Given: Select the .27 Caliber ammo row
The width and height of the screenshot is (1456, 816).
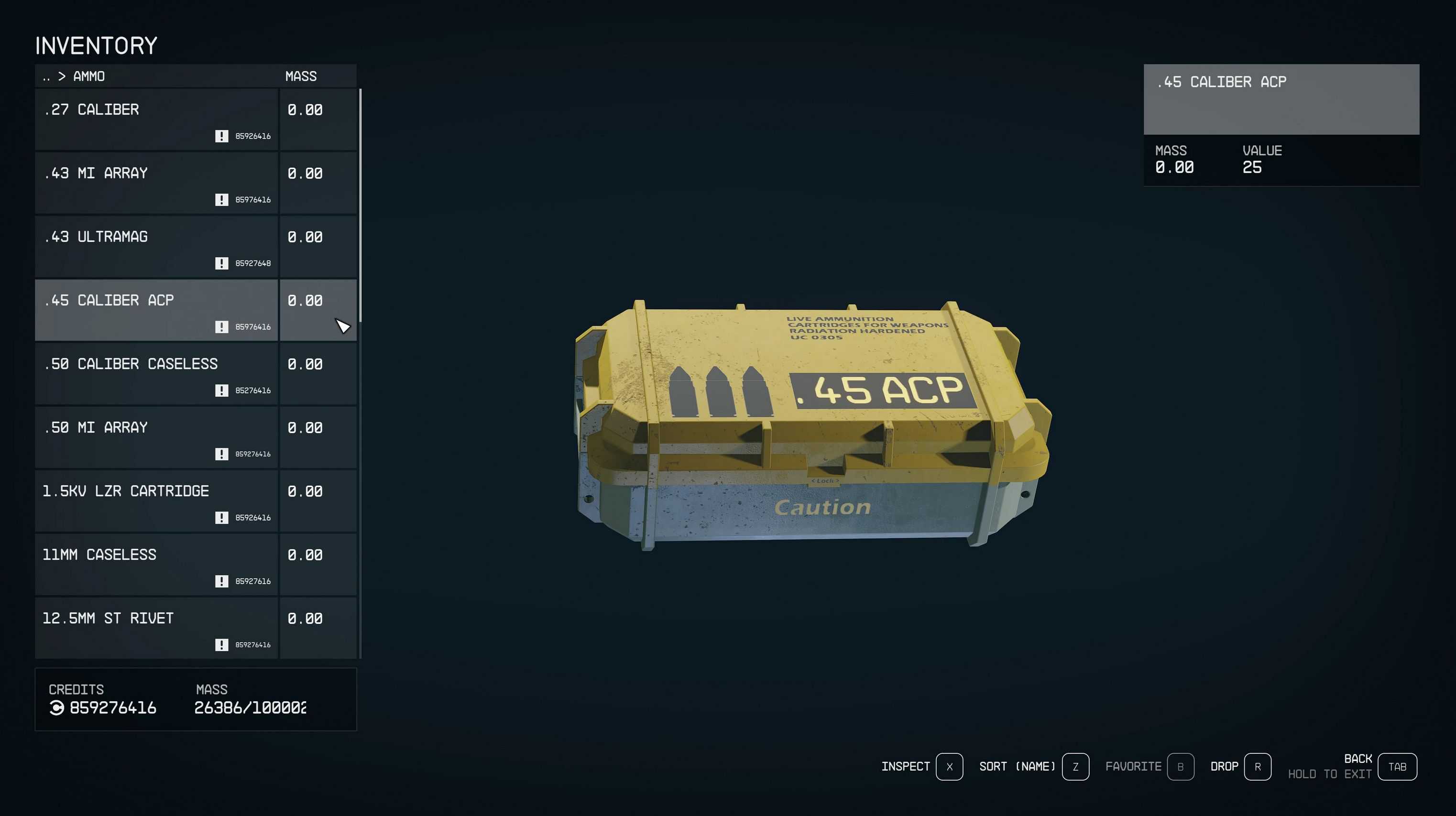Looking at the screenshot, I should coord(156,119).
